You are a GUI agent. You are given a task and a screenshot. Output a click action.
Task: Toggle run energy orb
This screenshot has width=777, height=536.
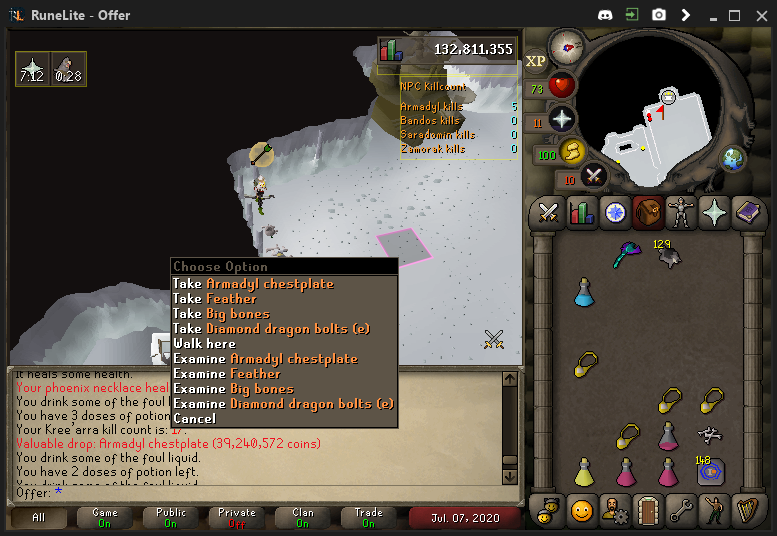point(572,151)
